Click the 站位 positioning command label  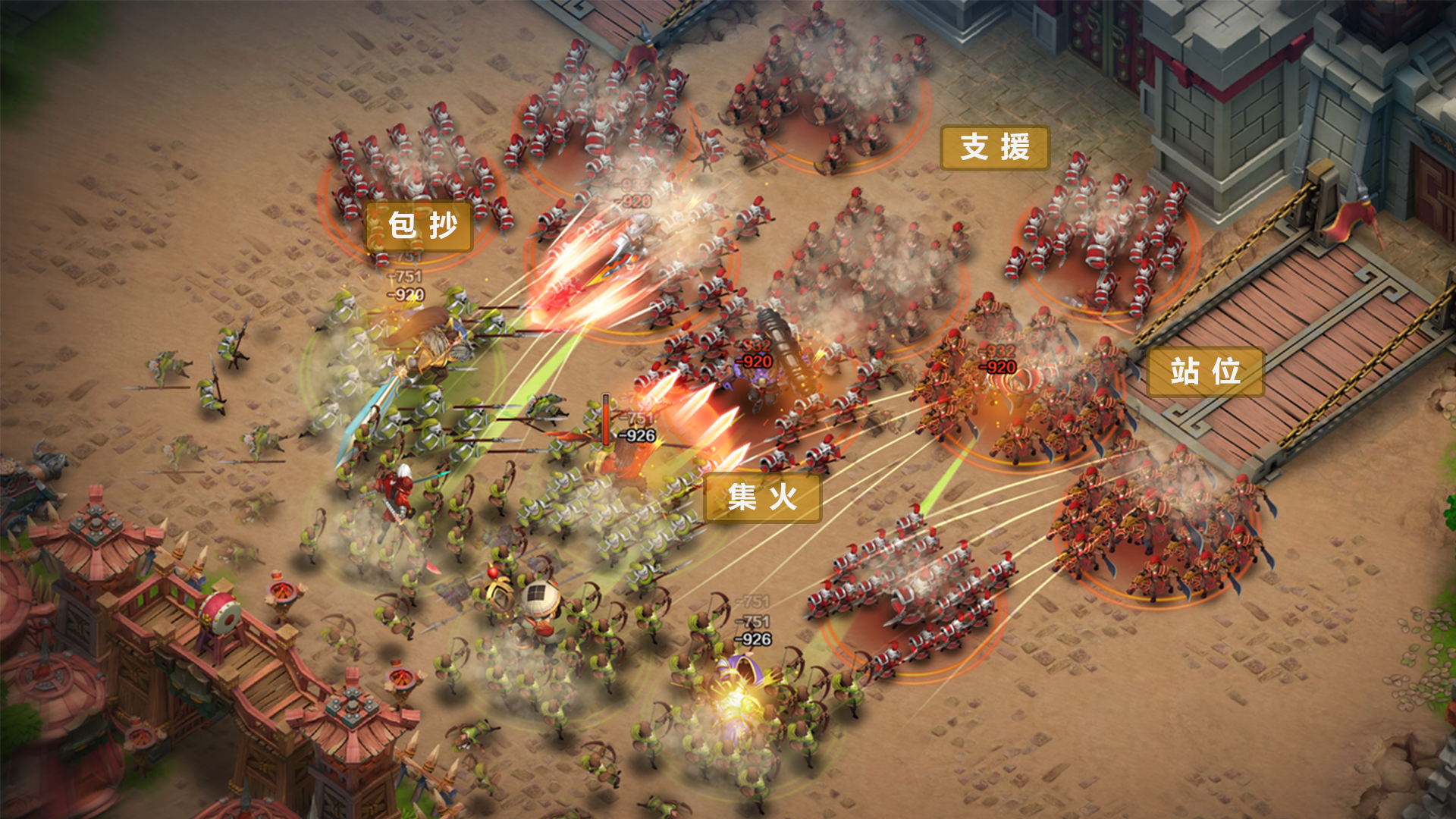tap(1205, 372)
